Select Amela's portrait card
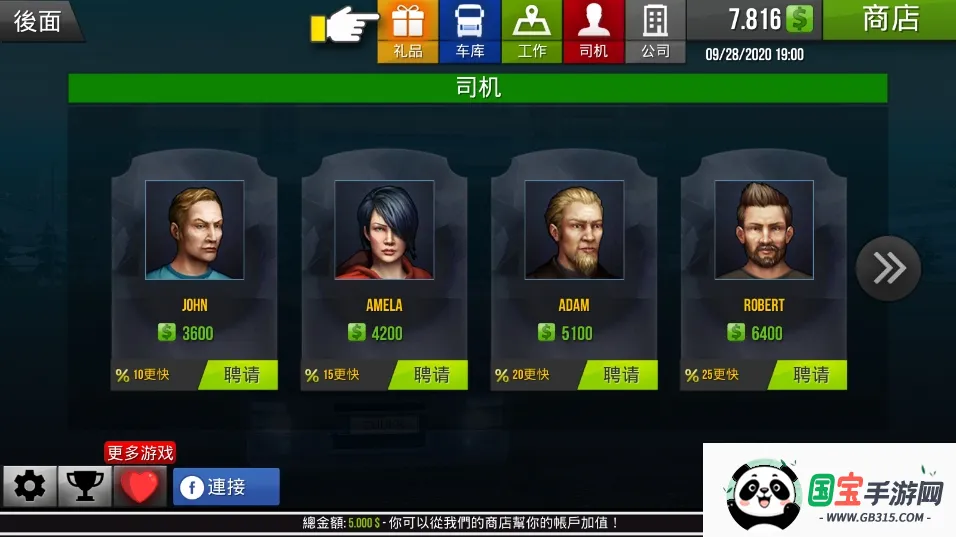The width and height of the screenshot is (956, 537). pyautogui.click(x=384, y=230)
